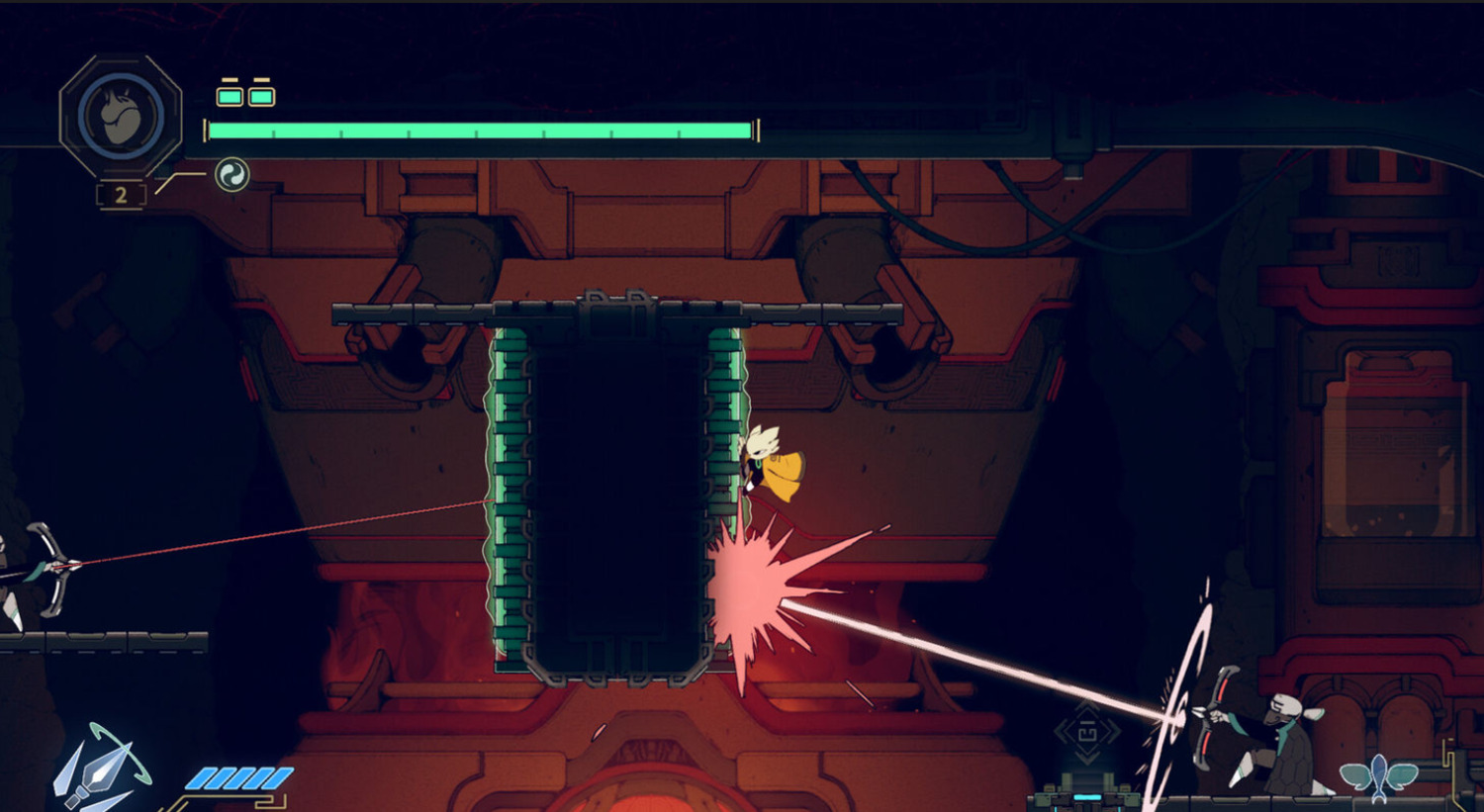Click the teal butterfly icon
The image size is (1484, 812).
click(1378, 774)
